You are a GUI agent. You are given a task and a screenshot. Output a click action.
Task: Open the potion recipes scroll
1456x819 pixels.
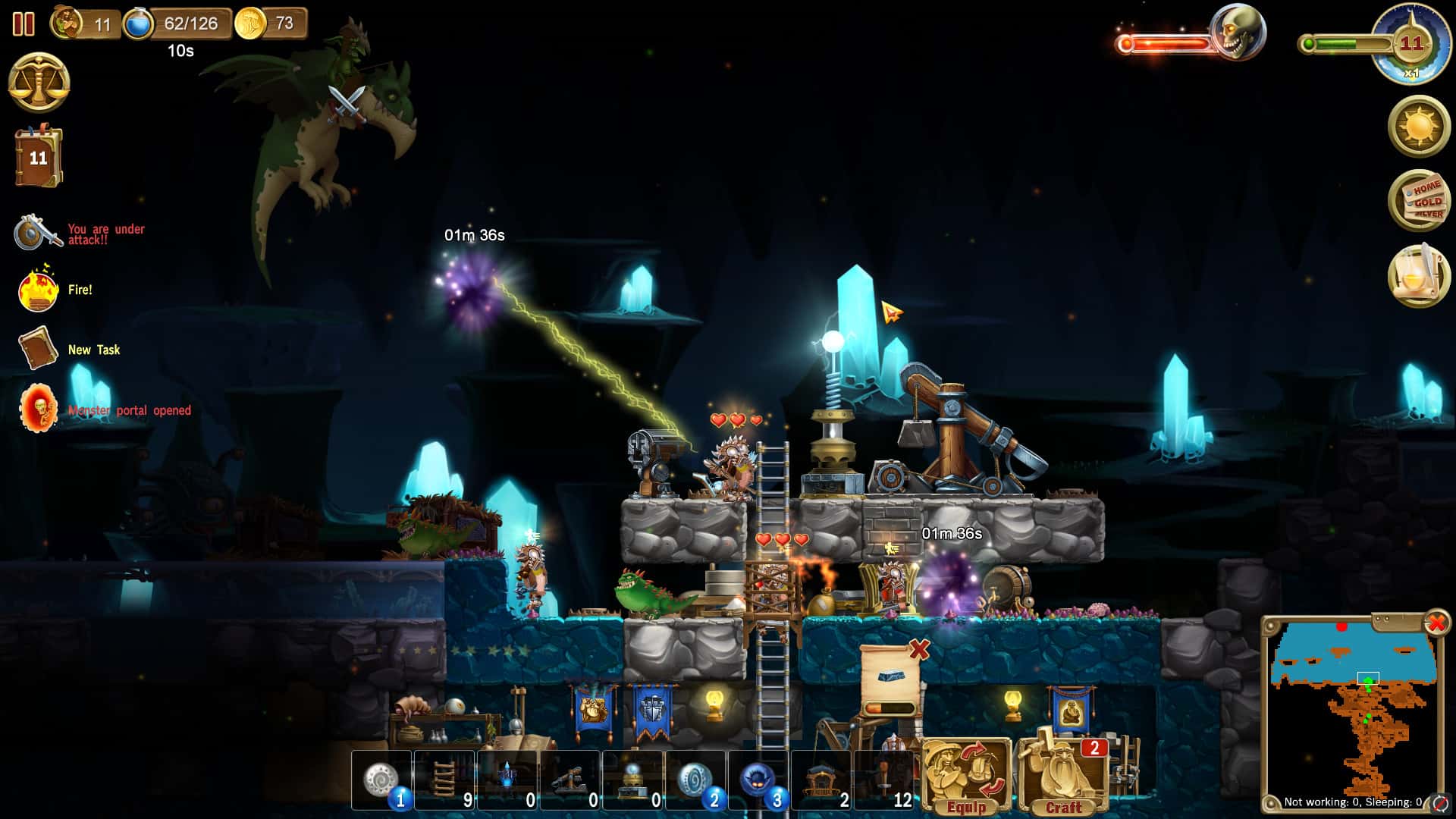pos(1420,277)
